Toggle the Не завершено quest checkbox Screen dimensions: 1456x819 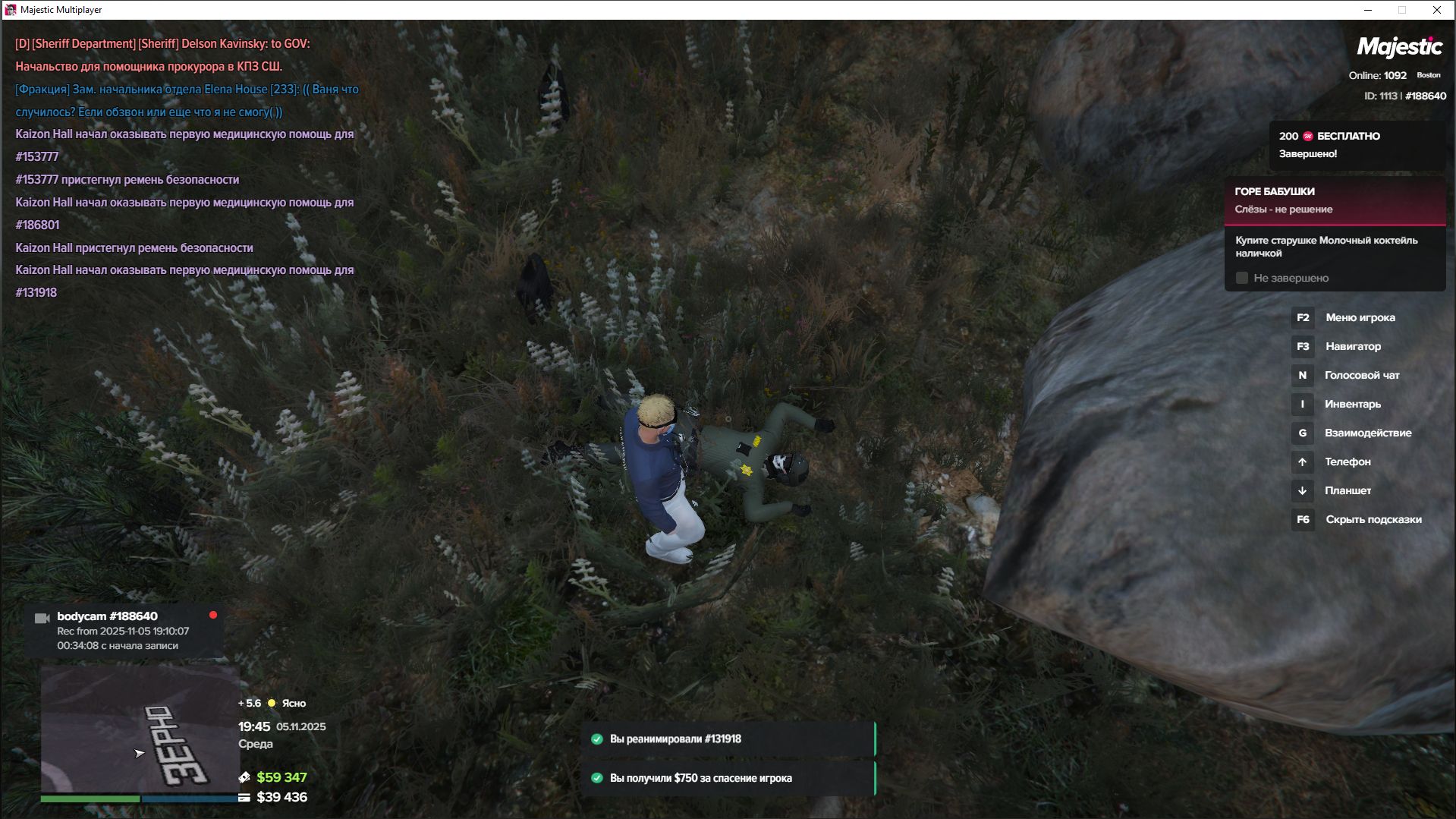1242,278
